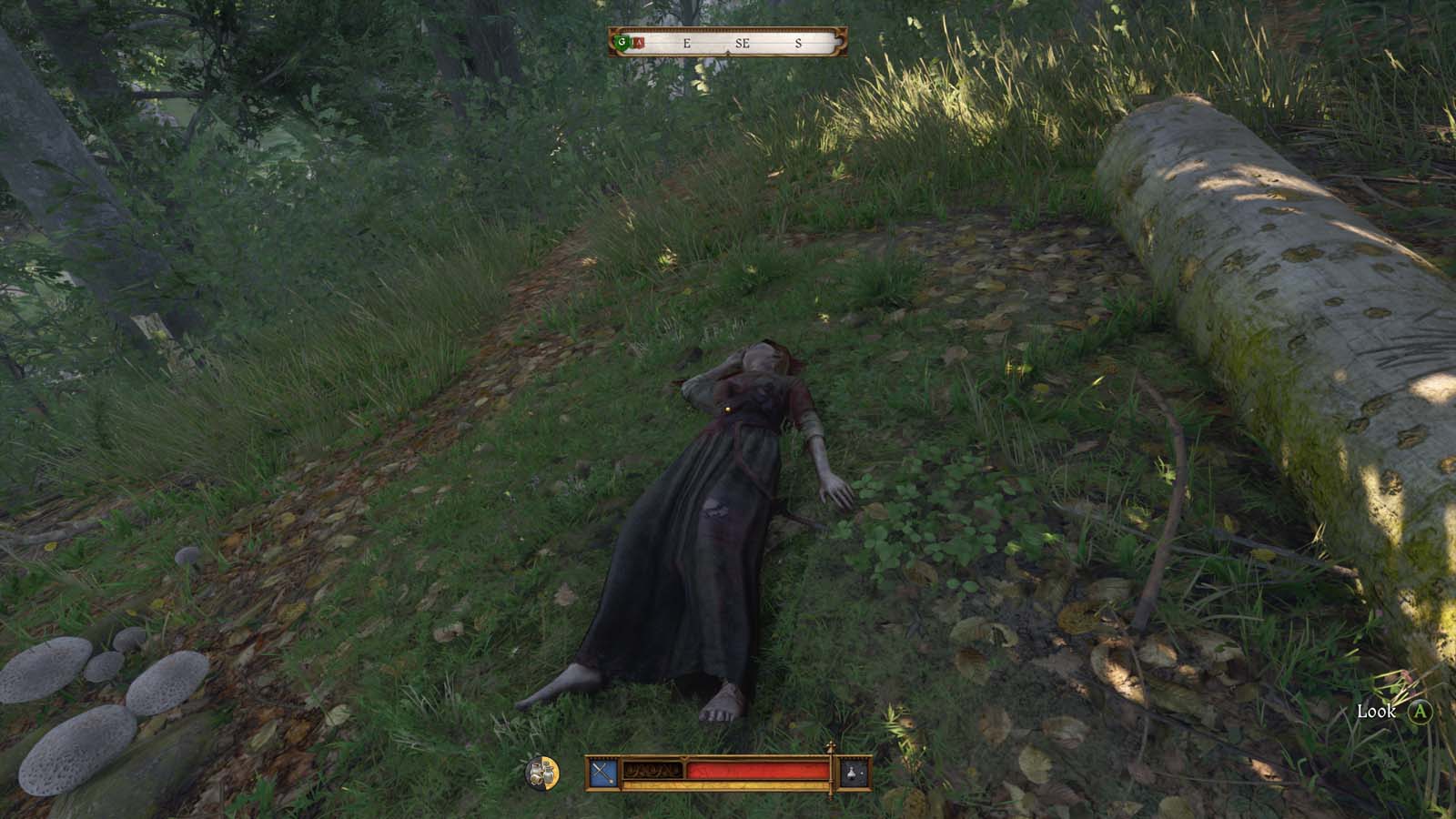Click the banner pole icon beside the health bar
Viewport: 1456px width, 819px height.
point(831,772)
